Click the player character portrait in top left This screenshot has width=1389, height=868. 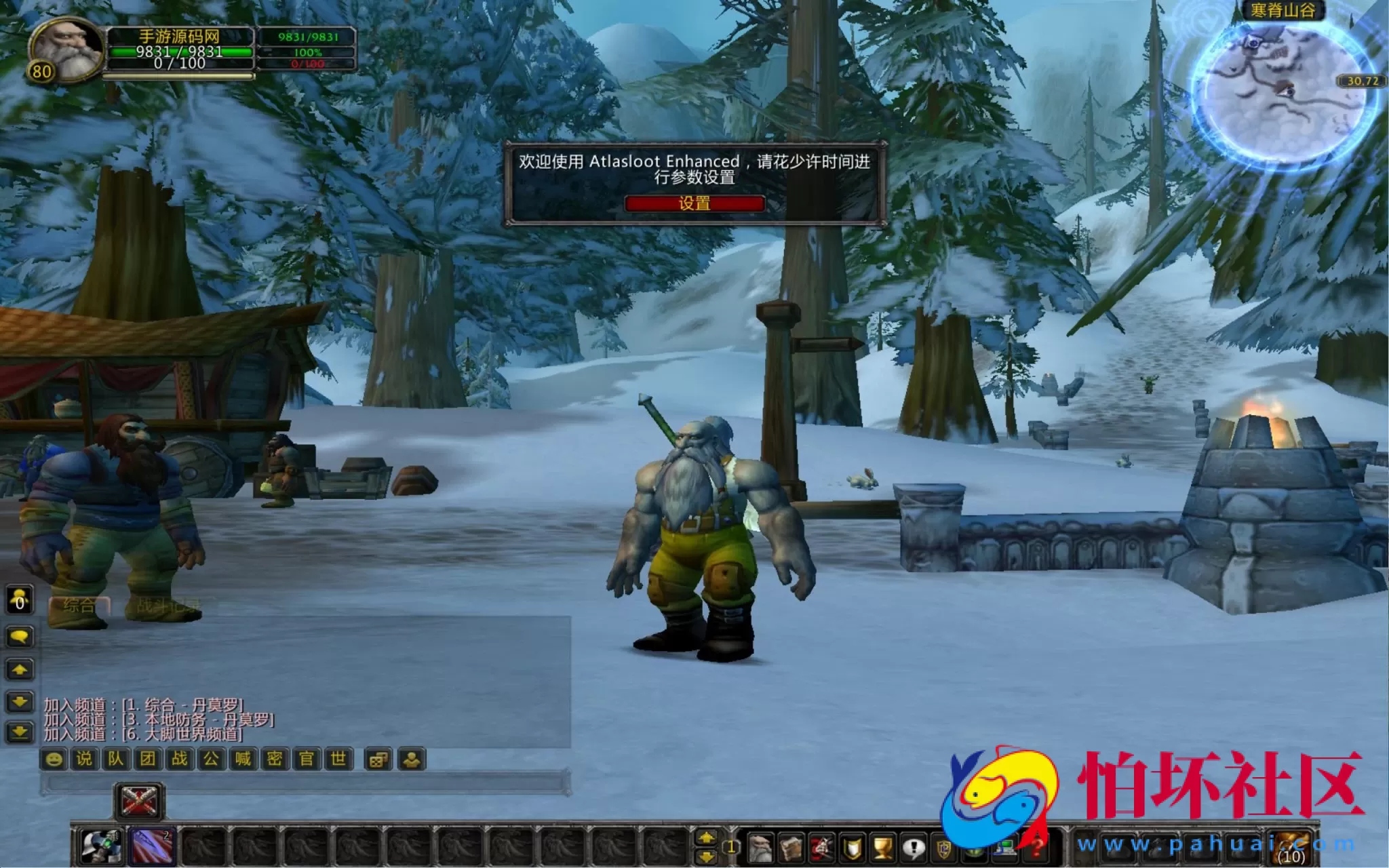coord(64,49)
